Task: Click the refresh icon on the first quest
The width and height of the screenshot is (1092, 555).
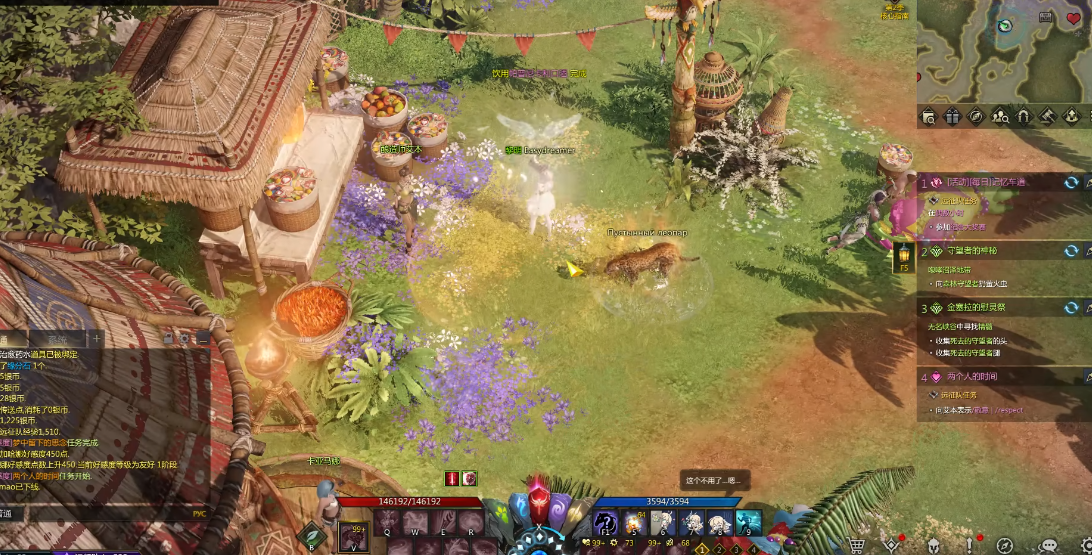Action: 1071,183
